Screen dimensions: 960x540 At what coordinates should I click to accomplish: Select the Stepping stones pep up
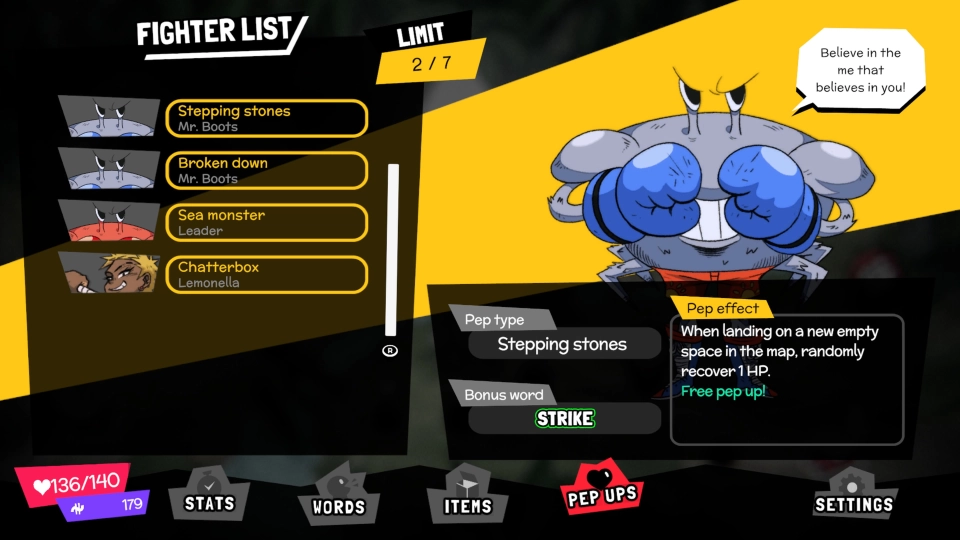tap(266, 118)
